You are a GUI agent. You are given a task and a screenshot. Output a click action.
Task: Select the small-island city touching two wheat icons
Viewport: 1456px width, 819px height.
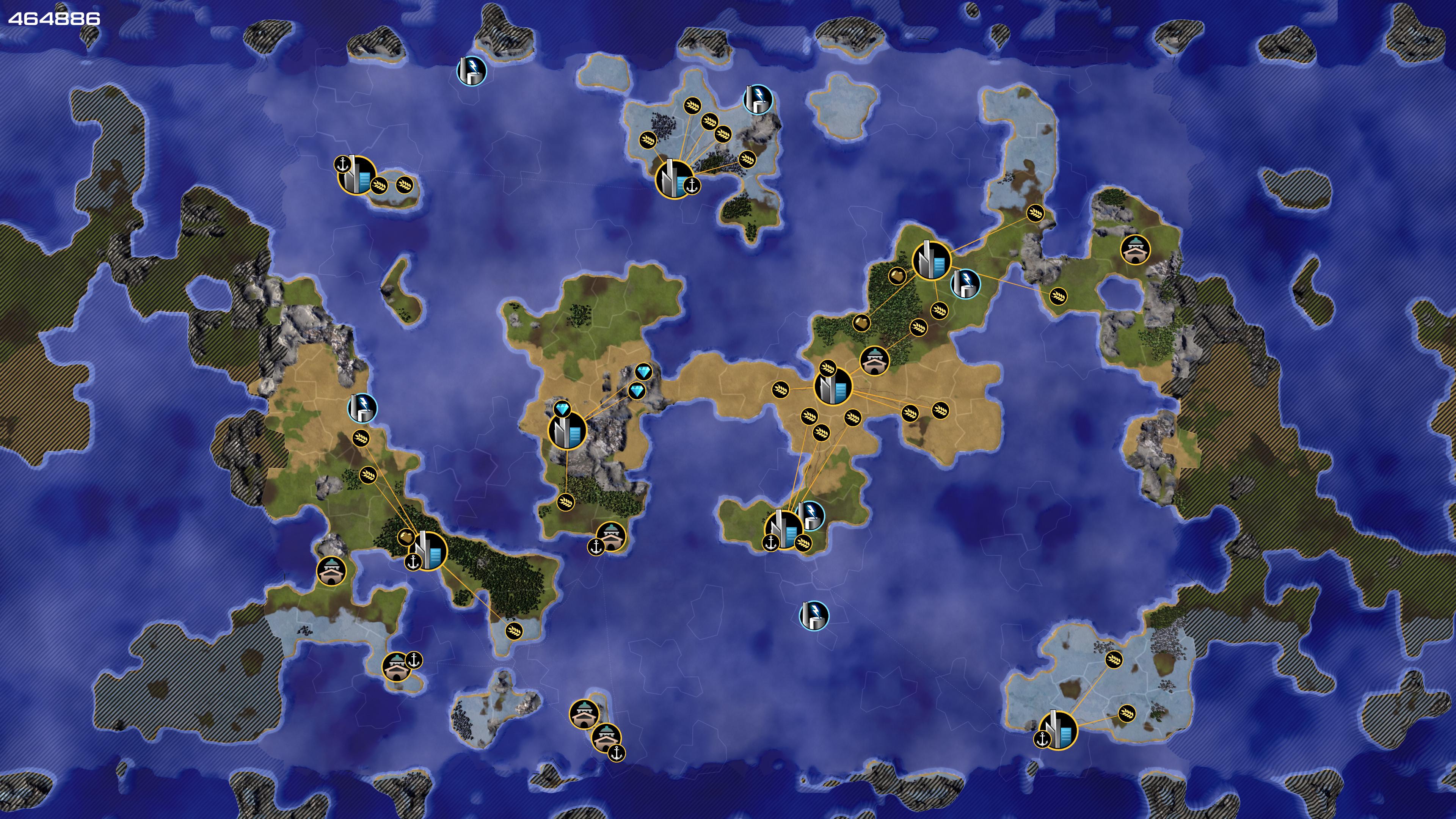click(357, 175)
